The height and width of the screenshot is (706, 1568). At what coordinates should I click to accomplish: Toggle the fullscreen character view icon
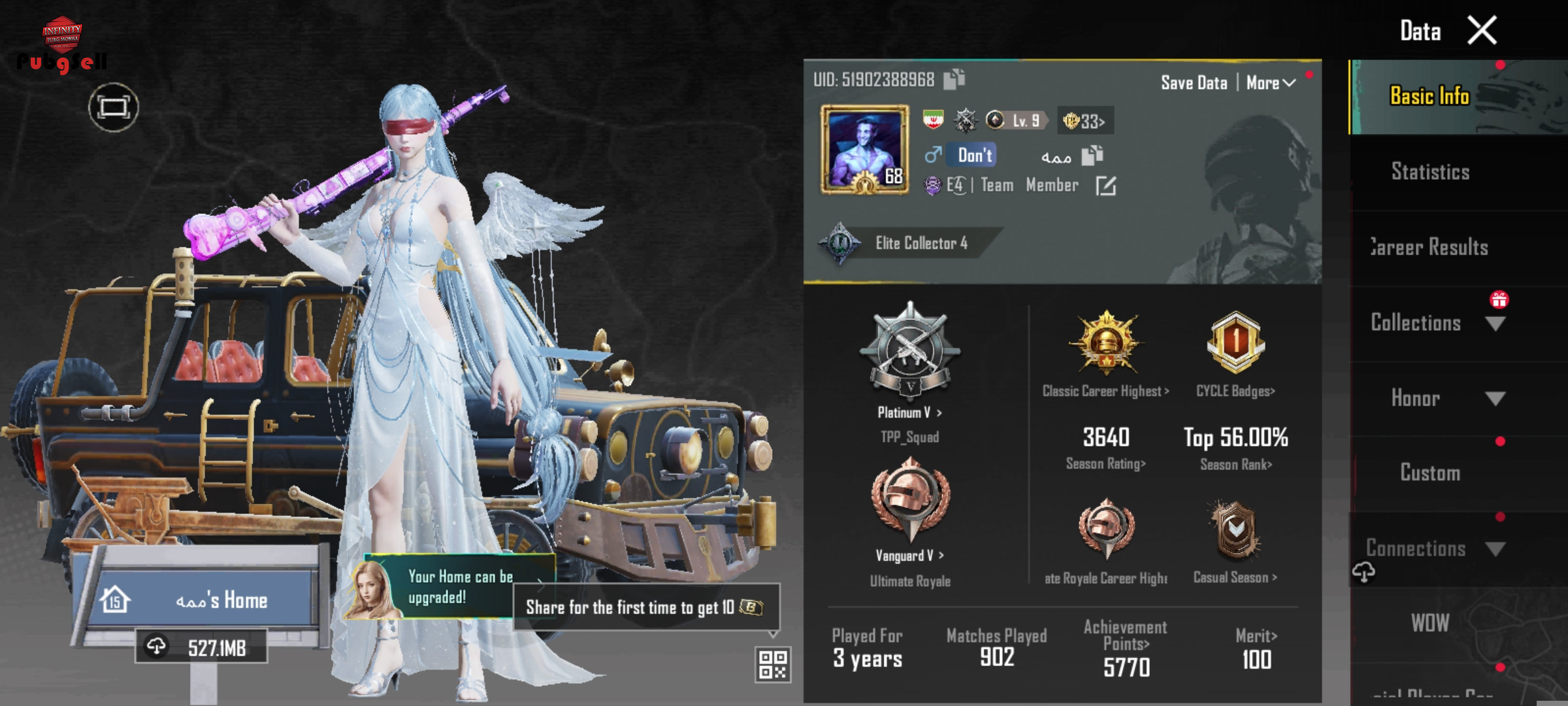tap(114, 107)
